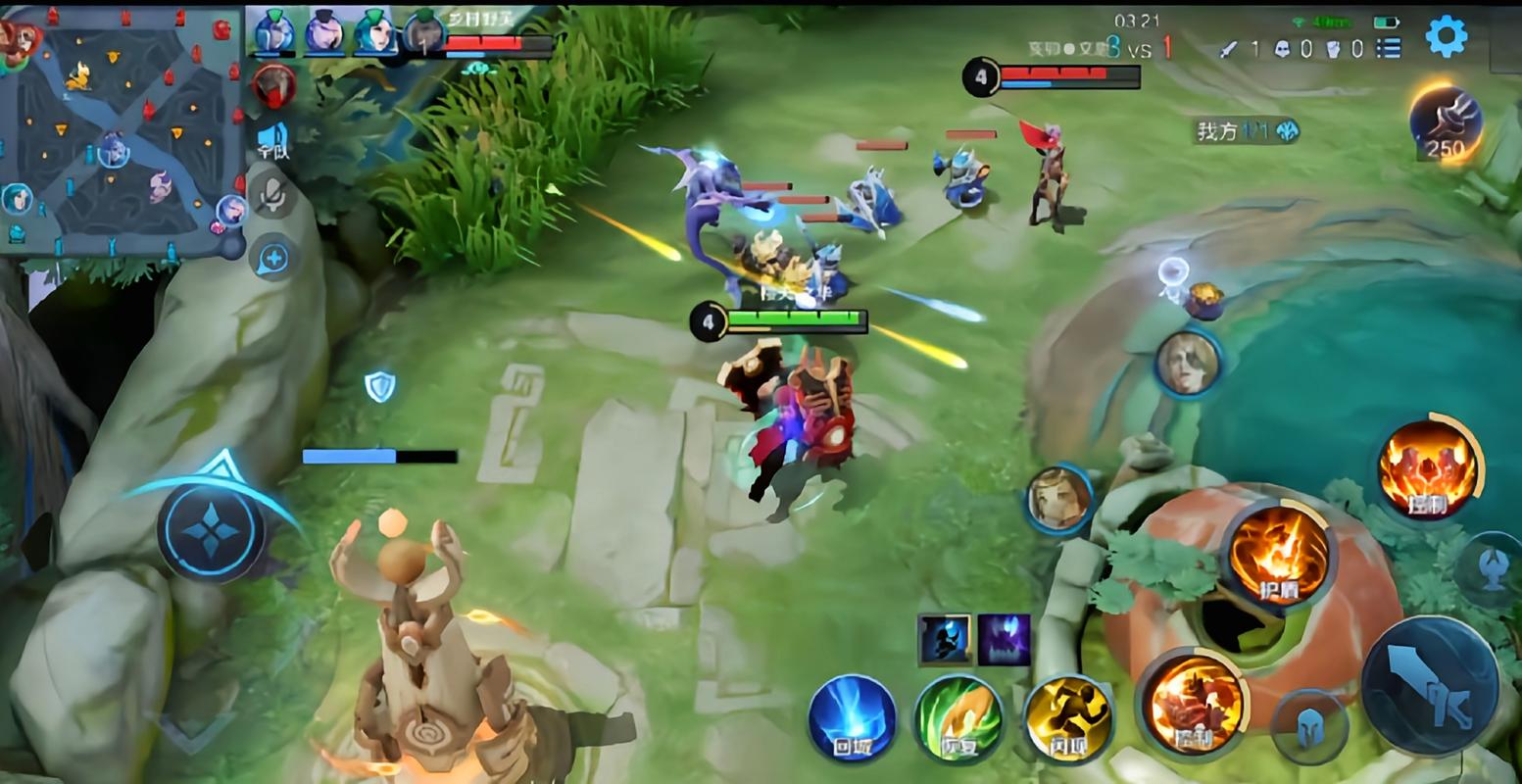Select the blue running-figure equipment slot

click(945, 640)
